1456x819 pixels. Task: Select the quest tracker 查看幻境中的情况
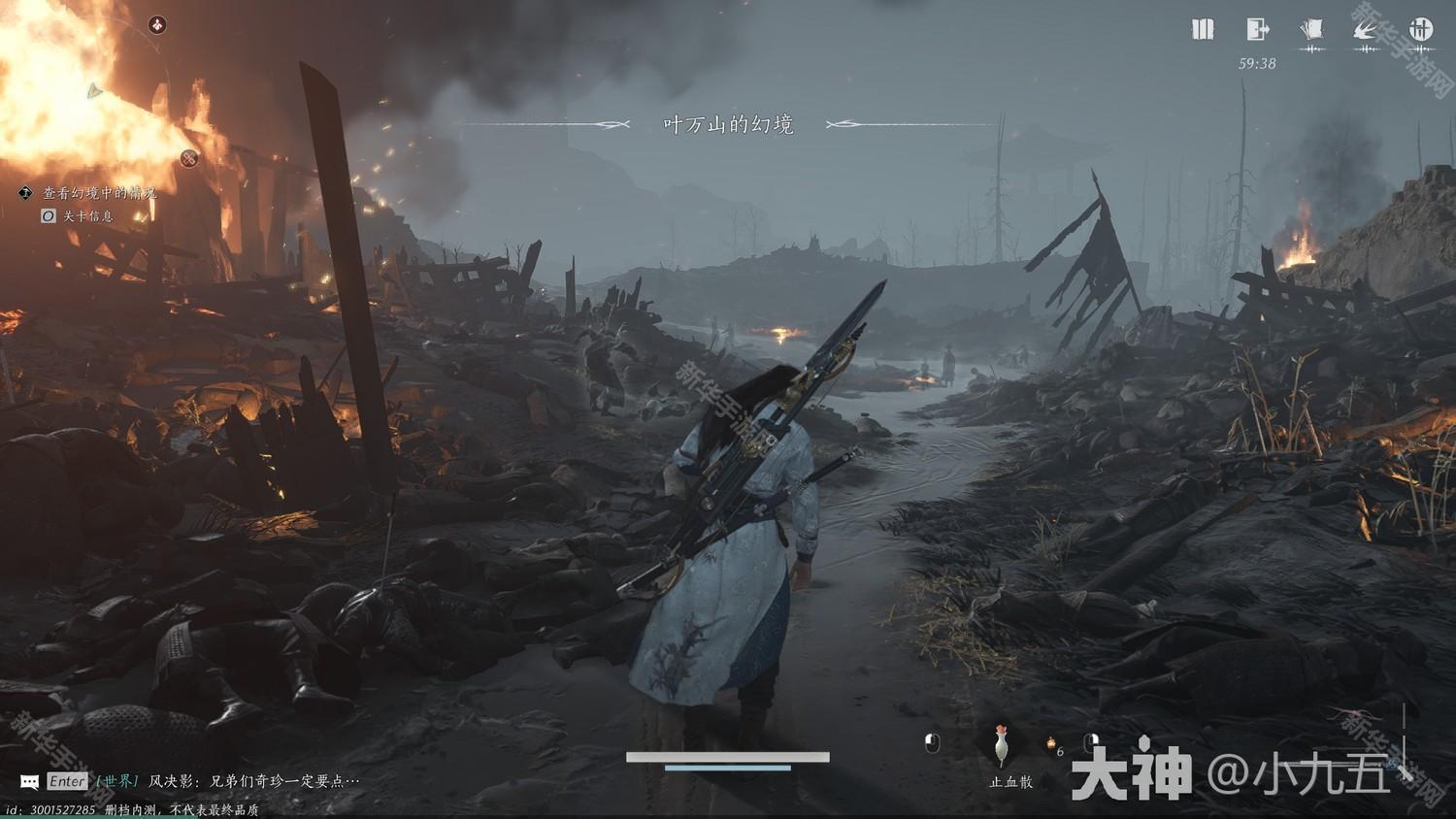tap(99, 193)
